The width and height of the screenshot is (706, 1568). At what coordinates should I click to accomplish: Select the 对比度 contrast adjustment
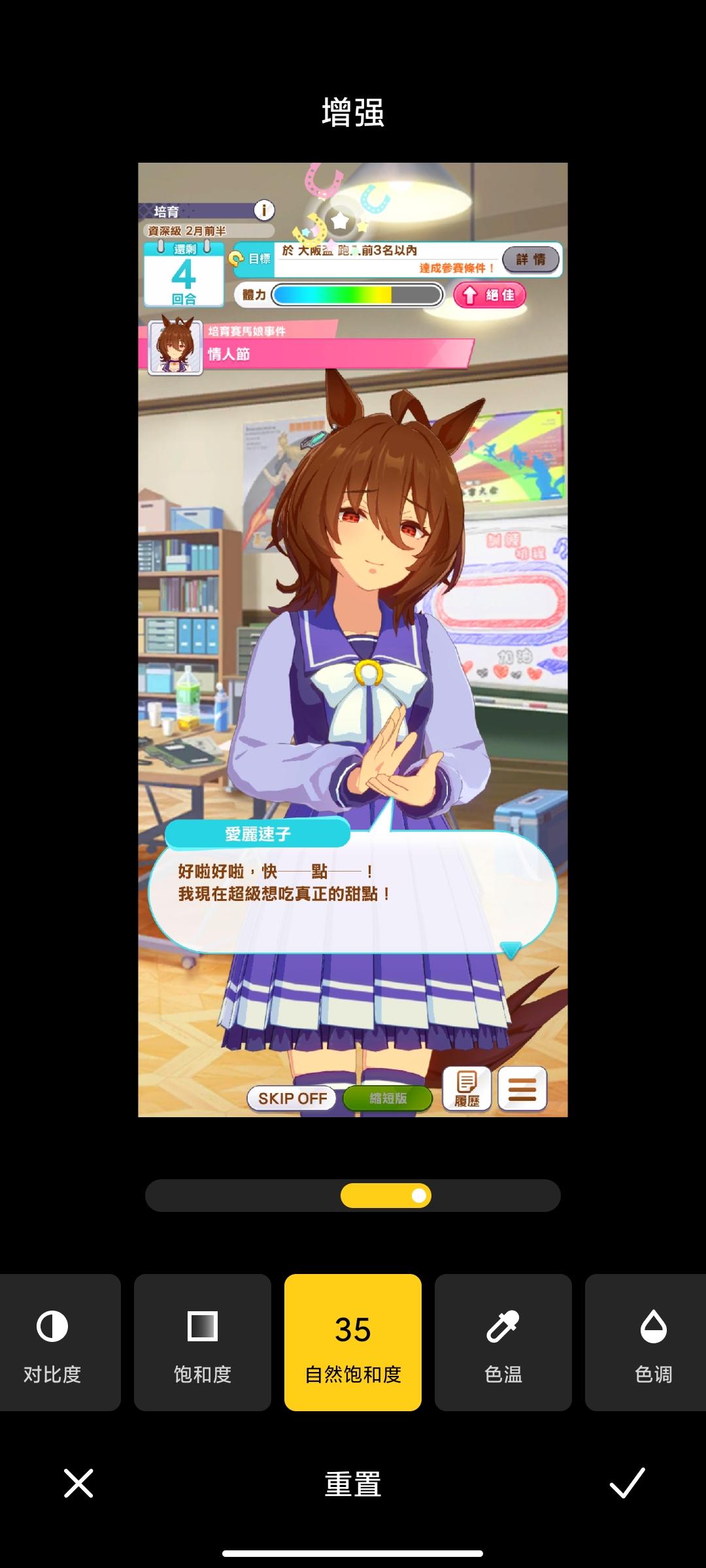tap(52, 1343)
